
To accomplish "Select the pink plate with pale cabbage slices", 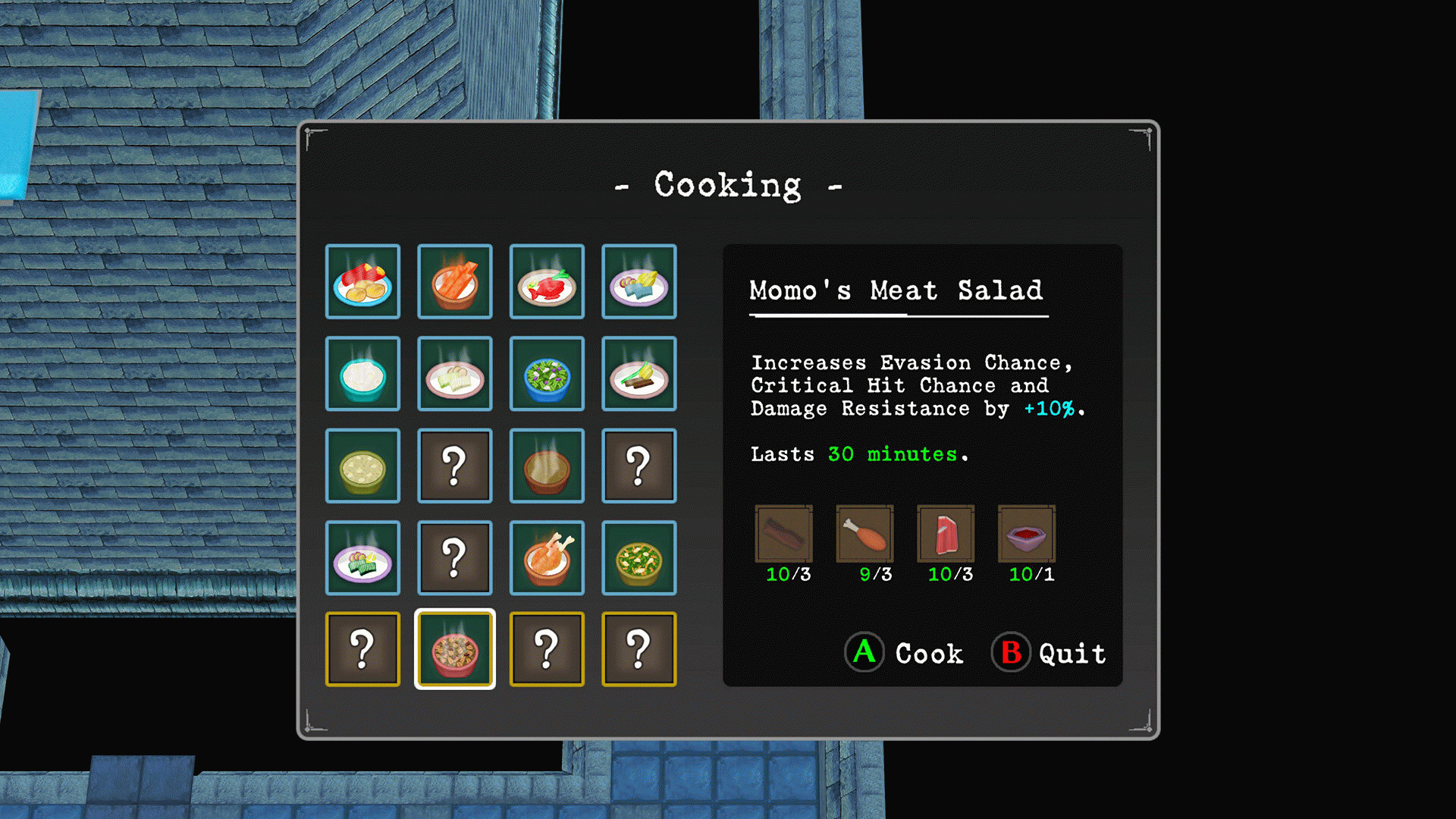I will tap(454, 374).
